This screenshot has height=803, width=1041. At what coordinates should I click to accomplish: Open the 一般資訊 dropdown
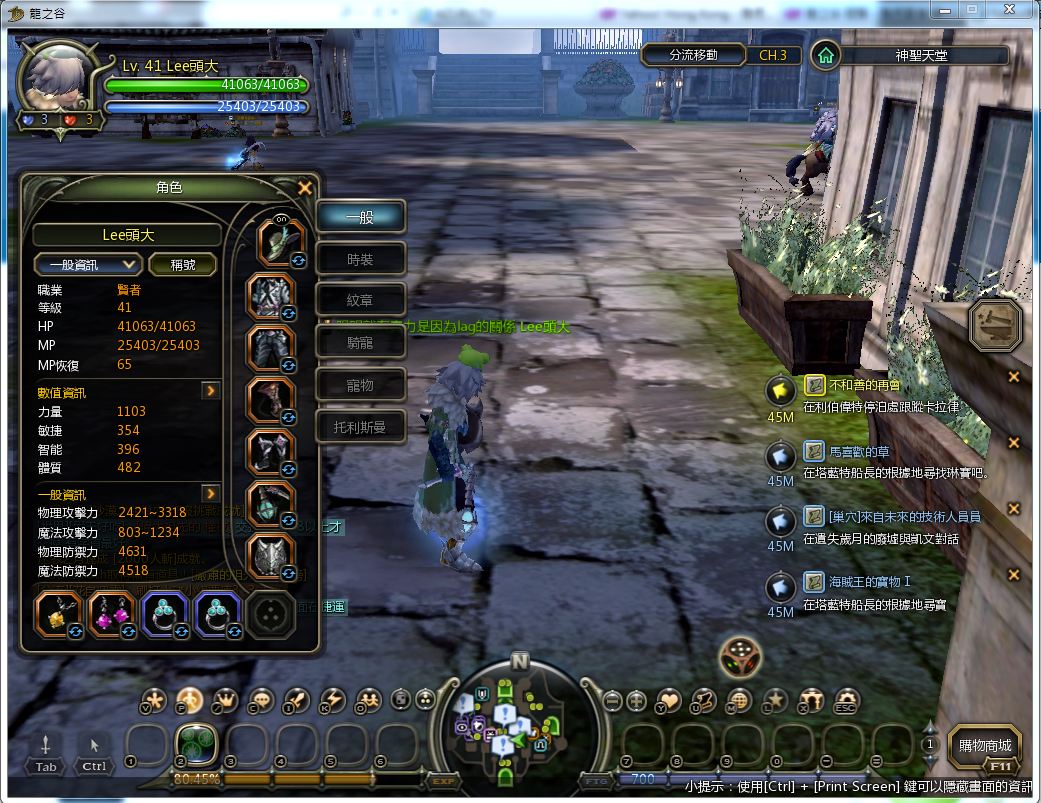[x=88, y=264]
